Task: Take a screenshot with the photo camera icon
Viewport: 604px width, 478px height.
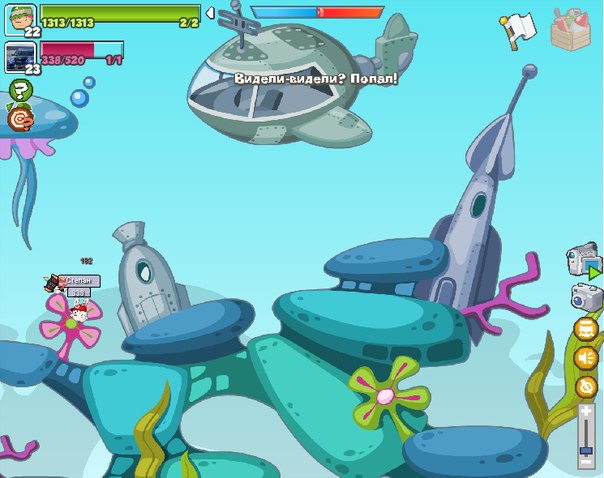Action: pos(585,297)
